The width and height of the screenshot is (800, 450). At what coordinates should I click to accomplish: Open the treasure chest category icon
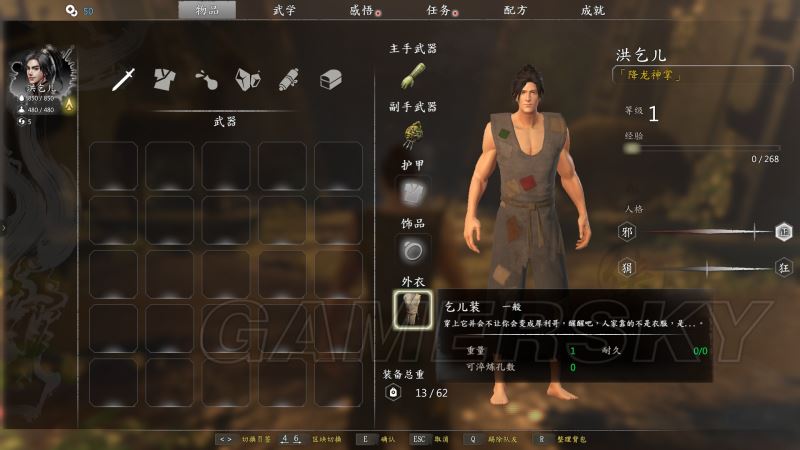click(331, 80)
